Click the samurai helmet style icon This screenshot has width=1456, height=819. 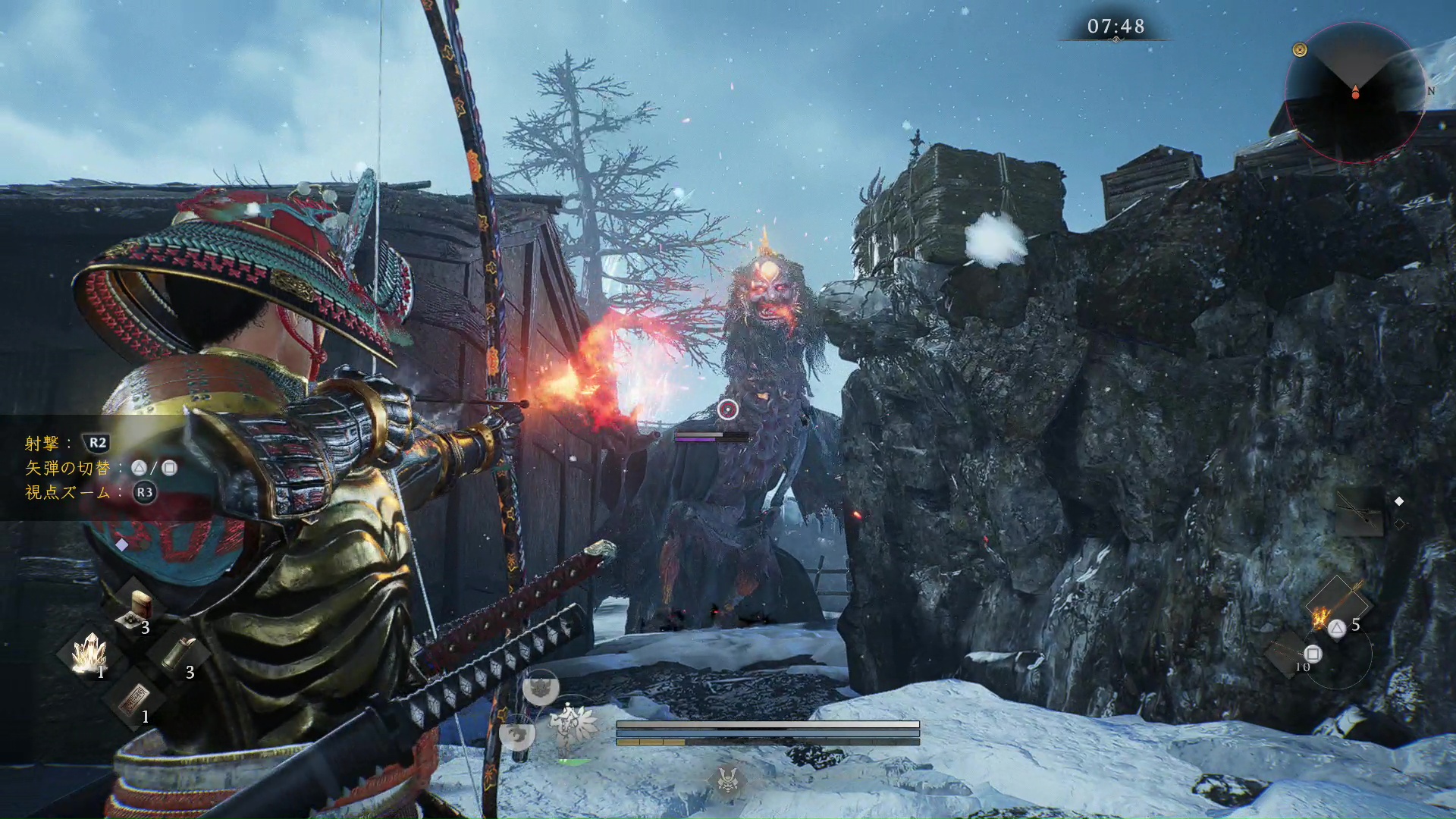click(x=728, y=779)
